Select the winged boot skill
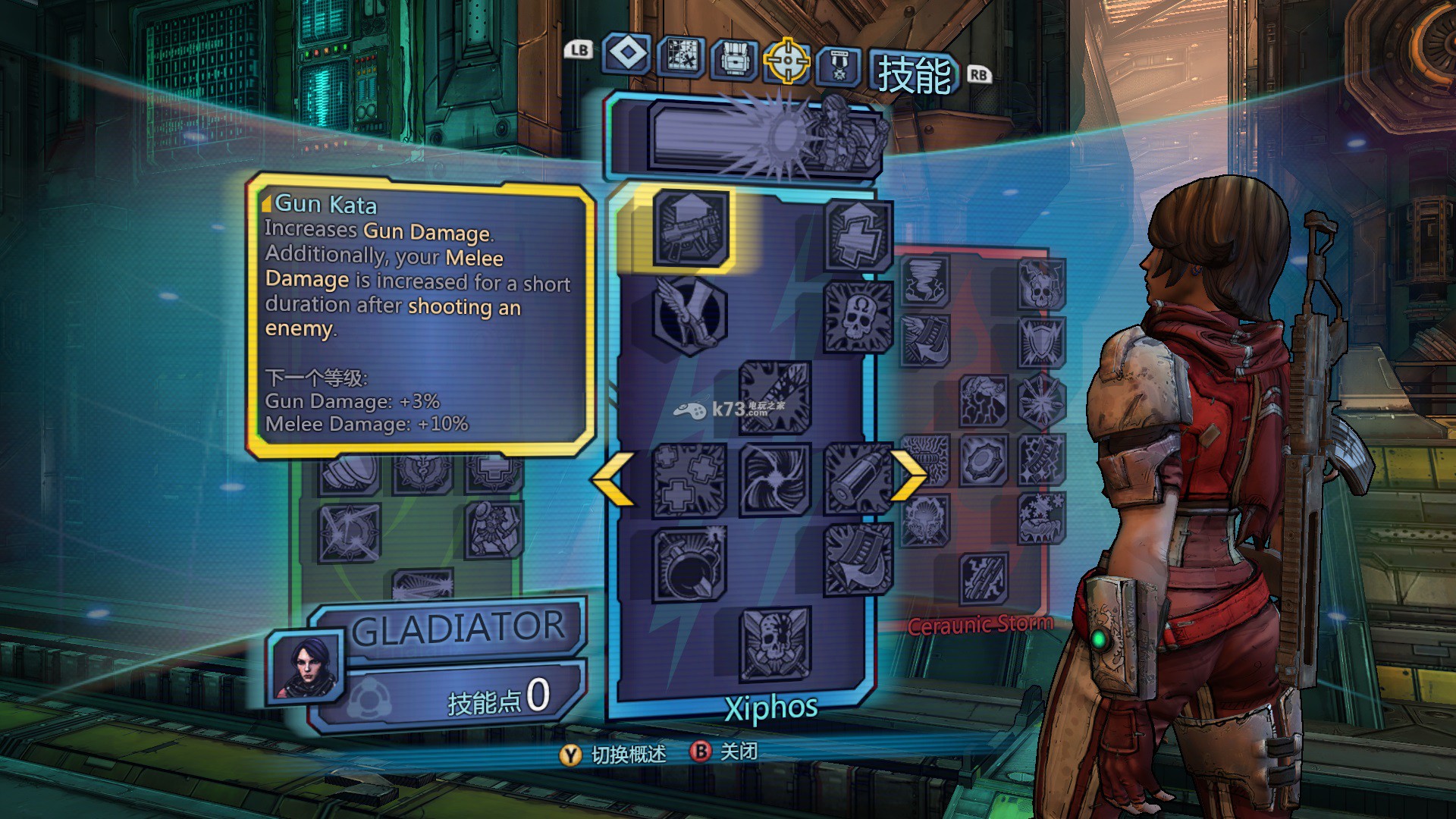The height and width of the screenshot is (819, 1456). pyautogui.click(x=689, y=314)
